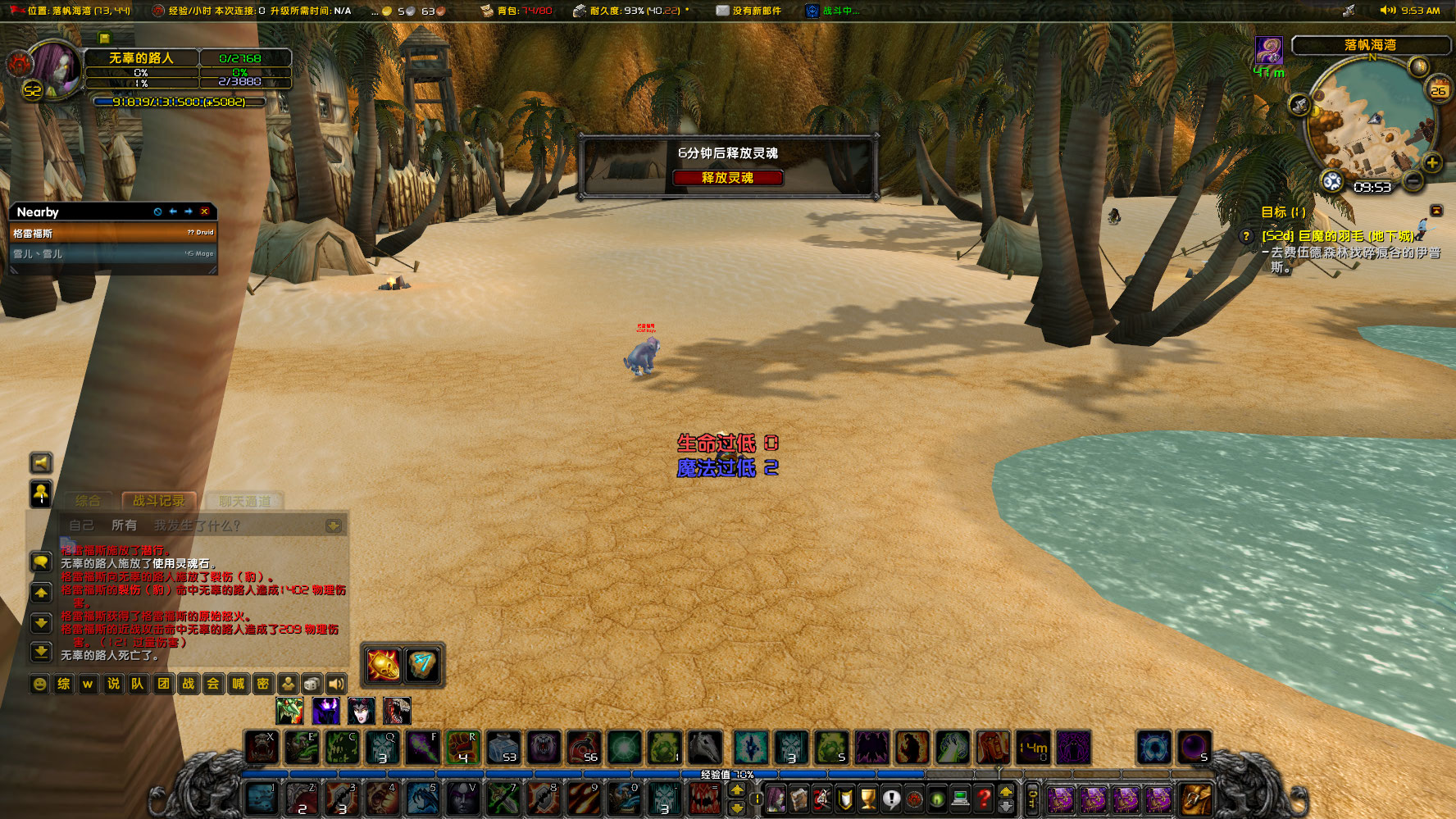Click the 喊 yell channel button

[238, 684]
